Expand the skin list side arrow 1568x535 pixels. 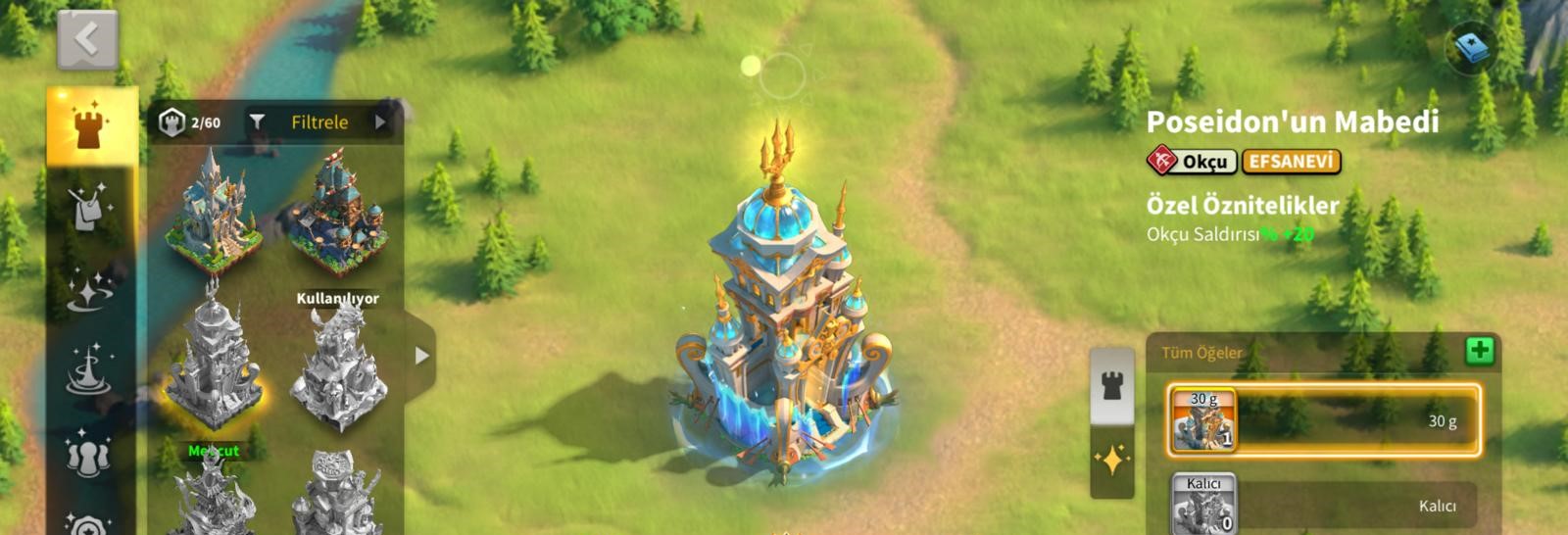pyautogui.click(x=421, y=356)
